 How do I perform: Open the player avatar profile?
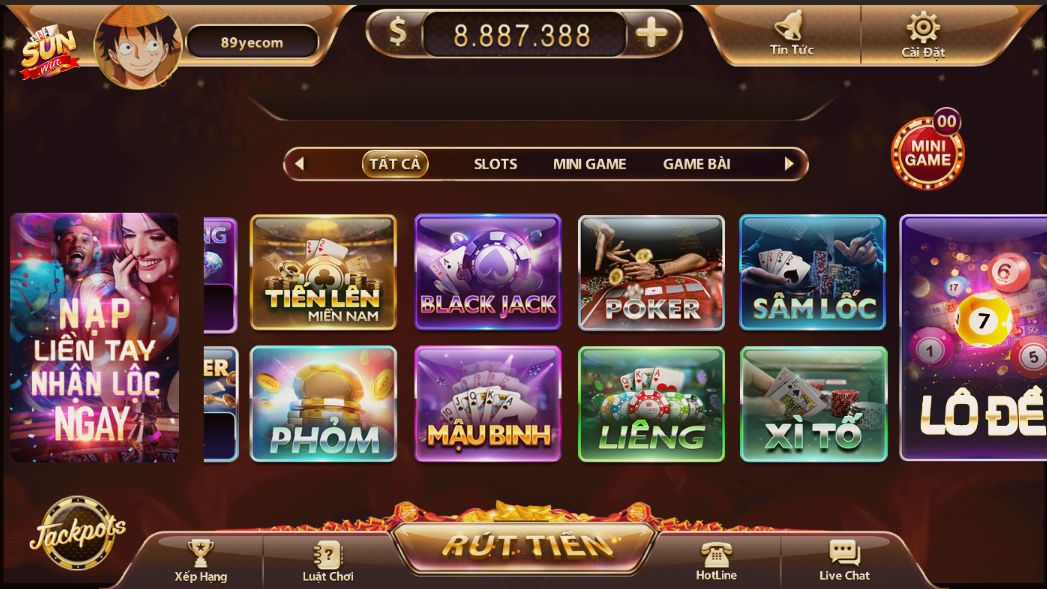137,45
